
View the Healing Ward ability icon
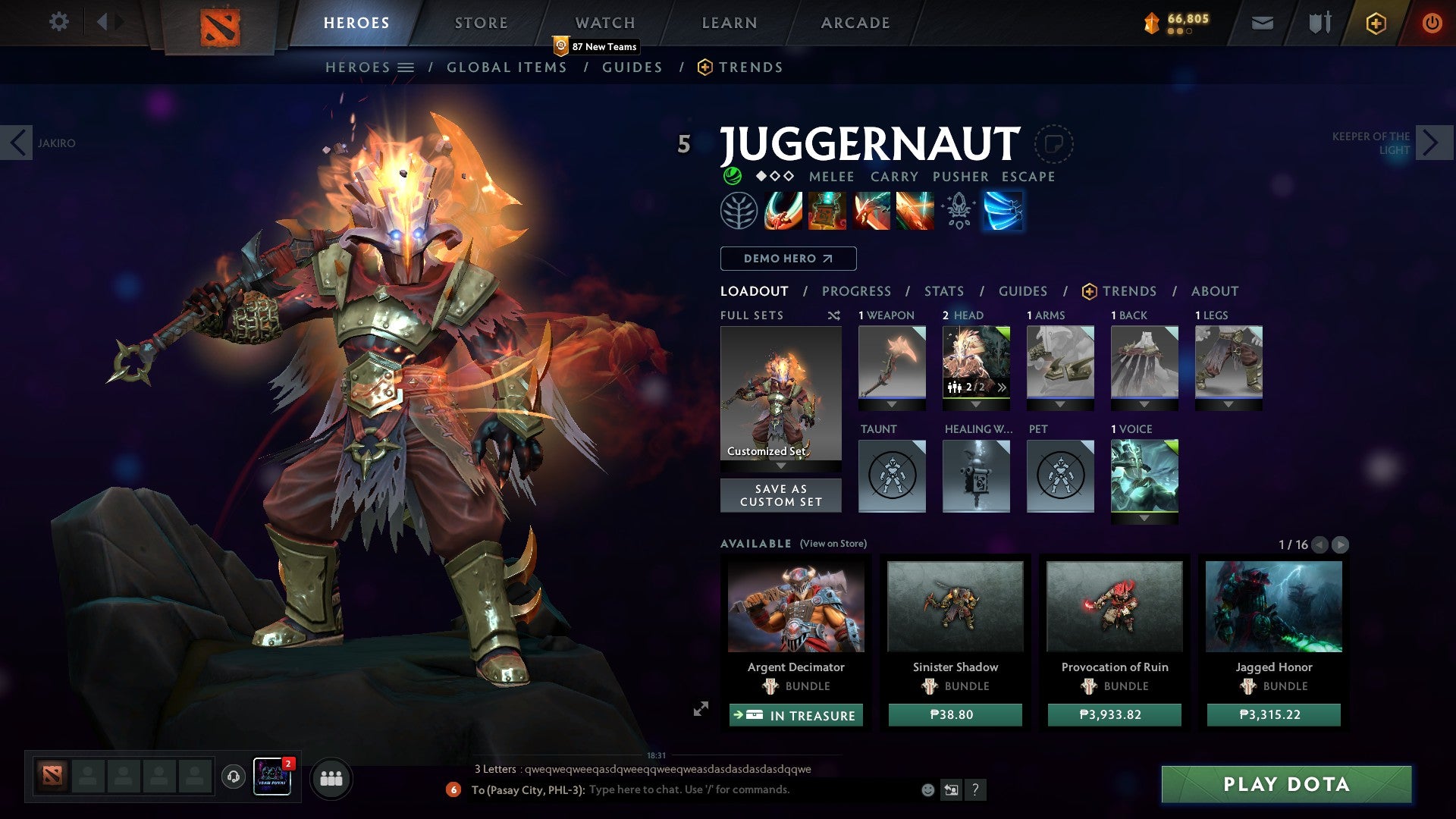tap(827, 211)
